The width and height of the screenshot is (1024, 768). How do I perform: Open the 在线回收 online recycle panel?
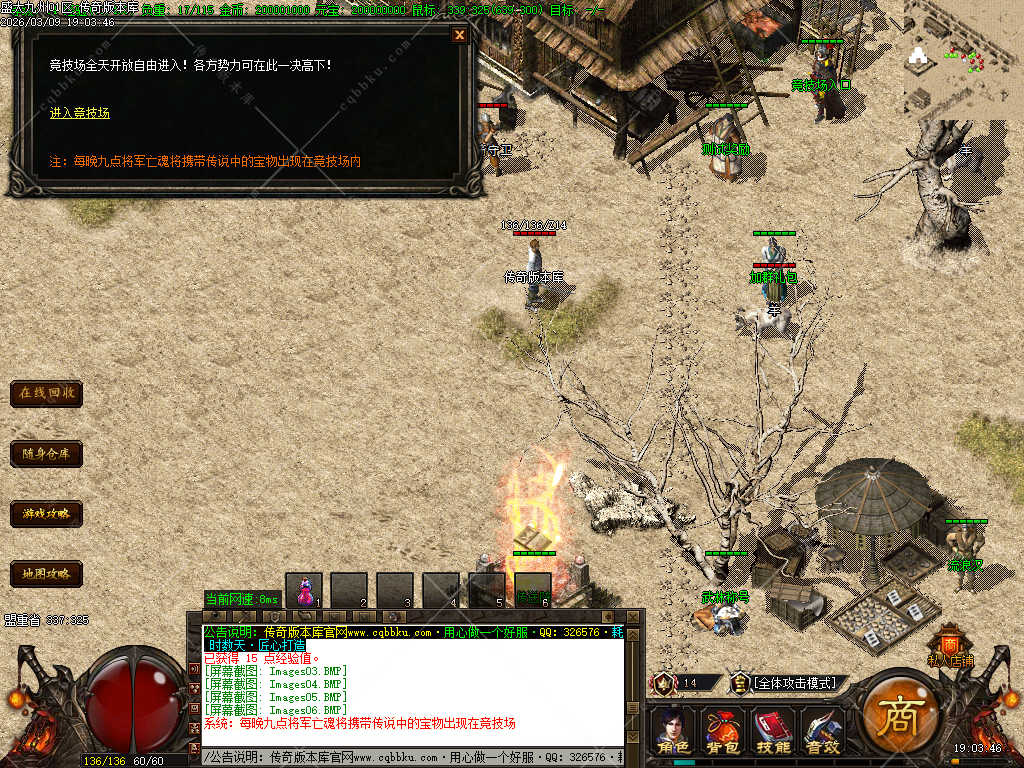point(46,393)
